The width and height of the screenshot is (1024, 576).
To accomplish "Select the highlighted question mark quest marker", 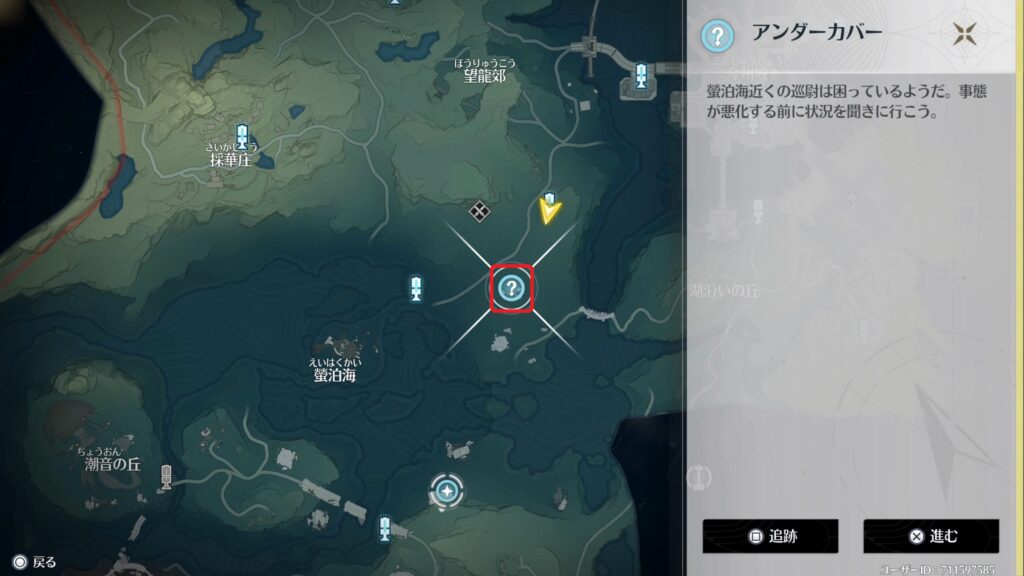I will point(512,289).
